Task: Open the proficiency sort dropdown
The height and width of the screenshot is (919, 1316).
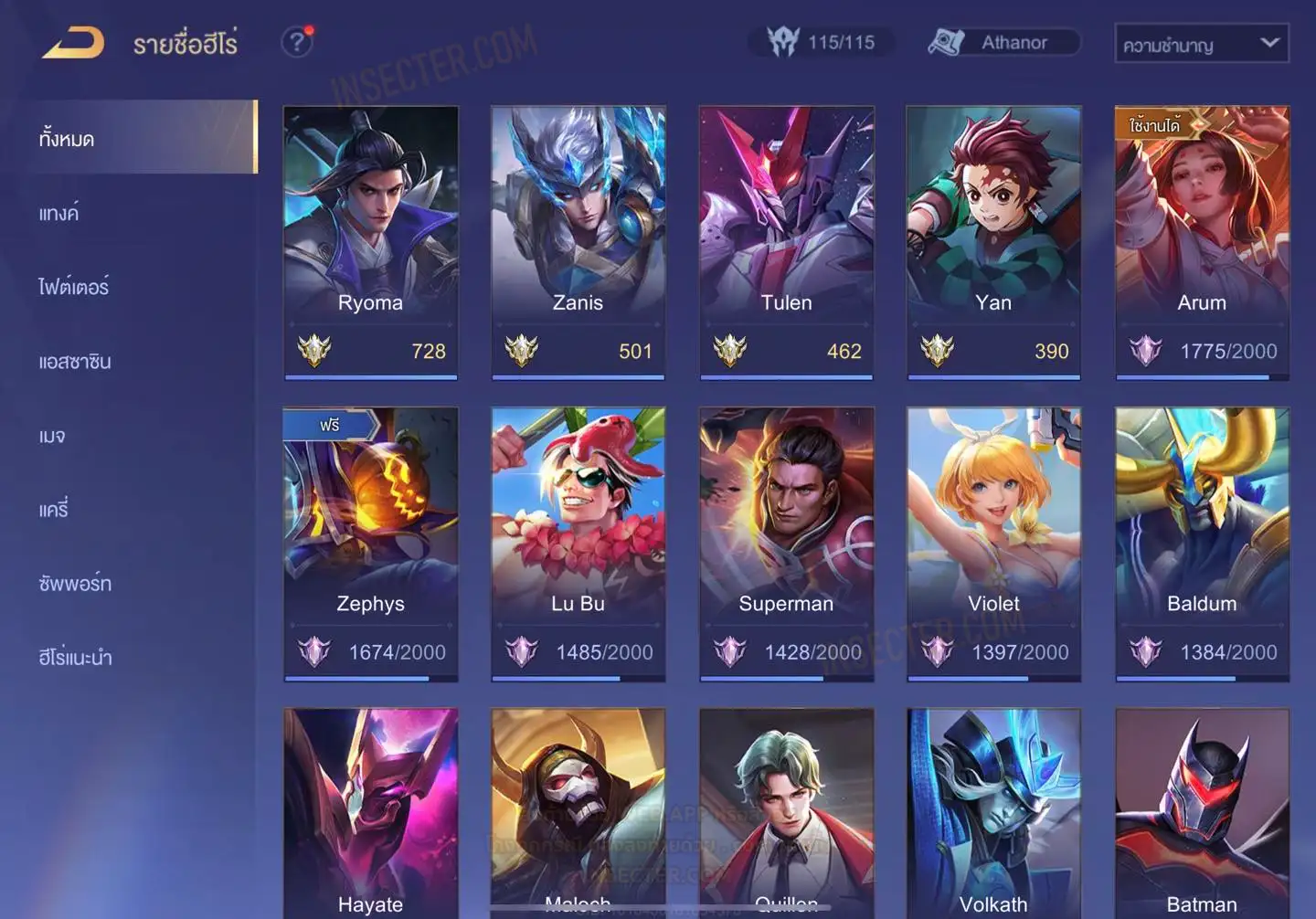Action: (x=1201, y=44)
